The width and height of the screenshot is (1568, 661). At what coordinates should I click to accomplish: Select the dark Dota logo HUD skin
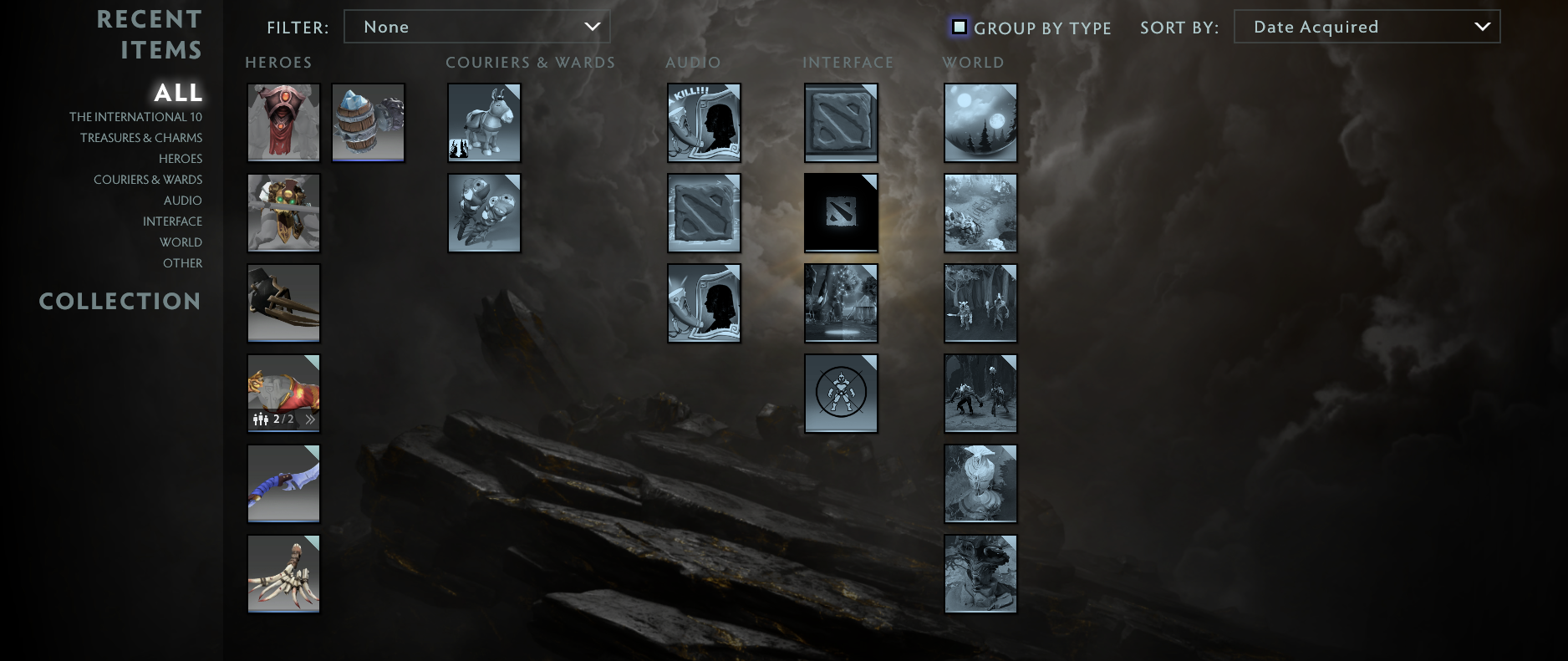pos(841,212)
